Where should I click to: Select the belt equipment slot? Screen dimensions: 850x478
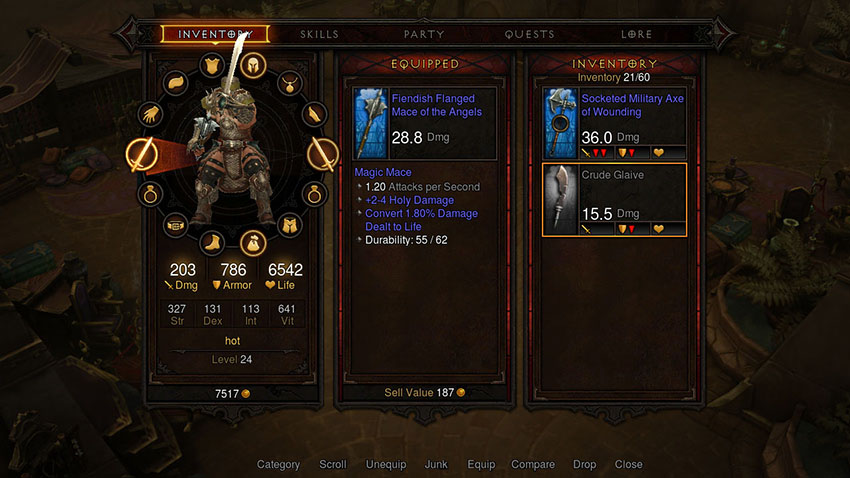coord(174,225)
